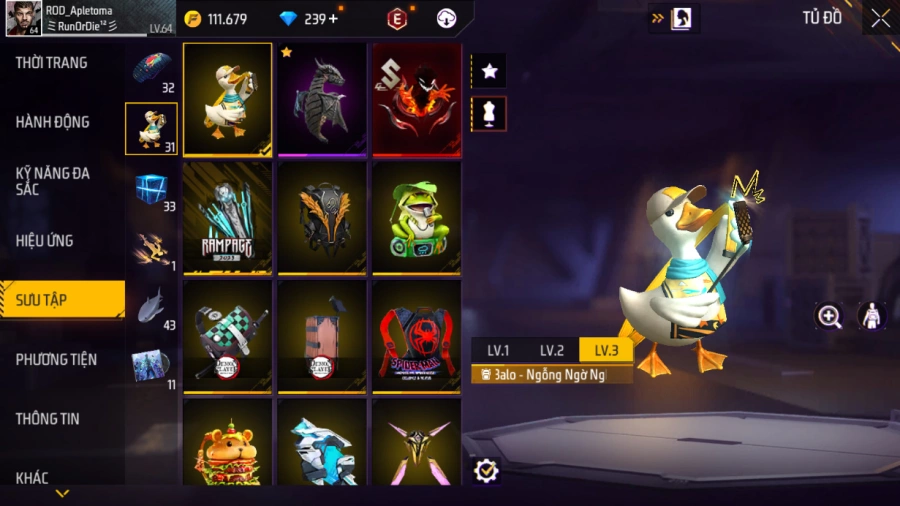This screenshot has height=506, width=900.
Task: Open the surfboard subcategory with 32 items
Action: [152, 69]
